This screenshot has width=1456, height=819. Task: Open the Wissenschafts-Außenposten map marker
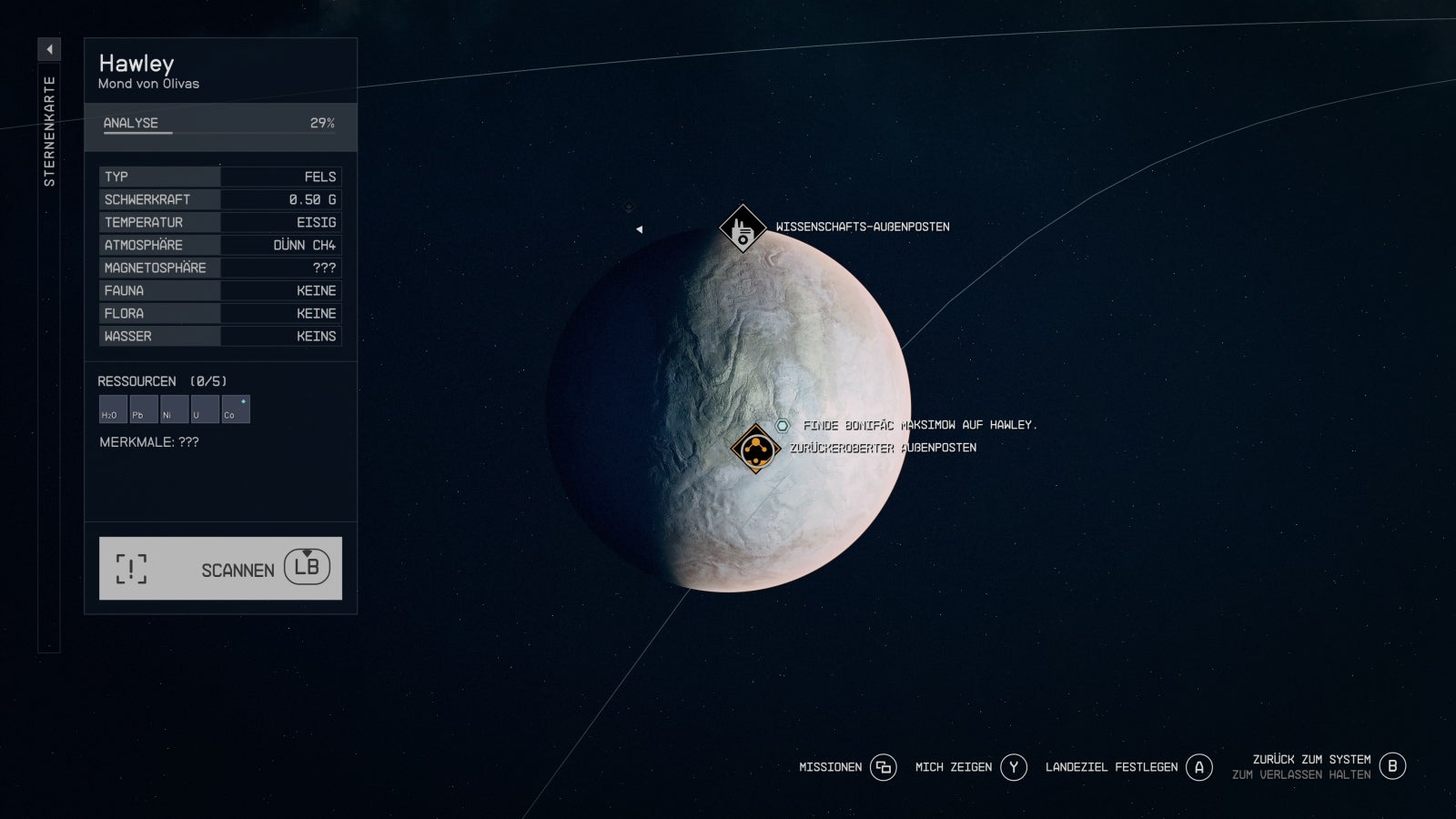click(743, 229)
